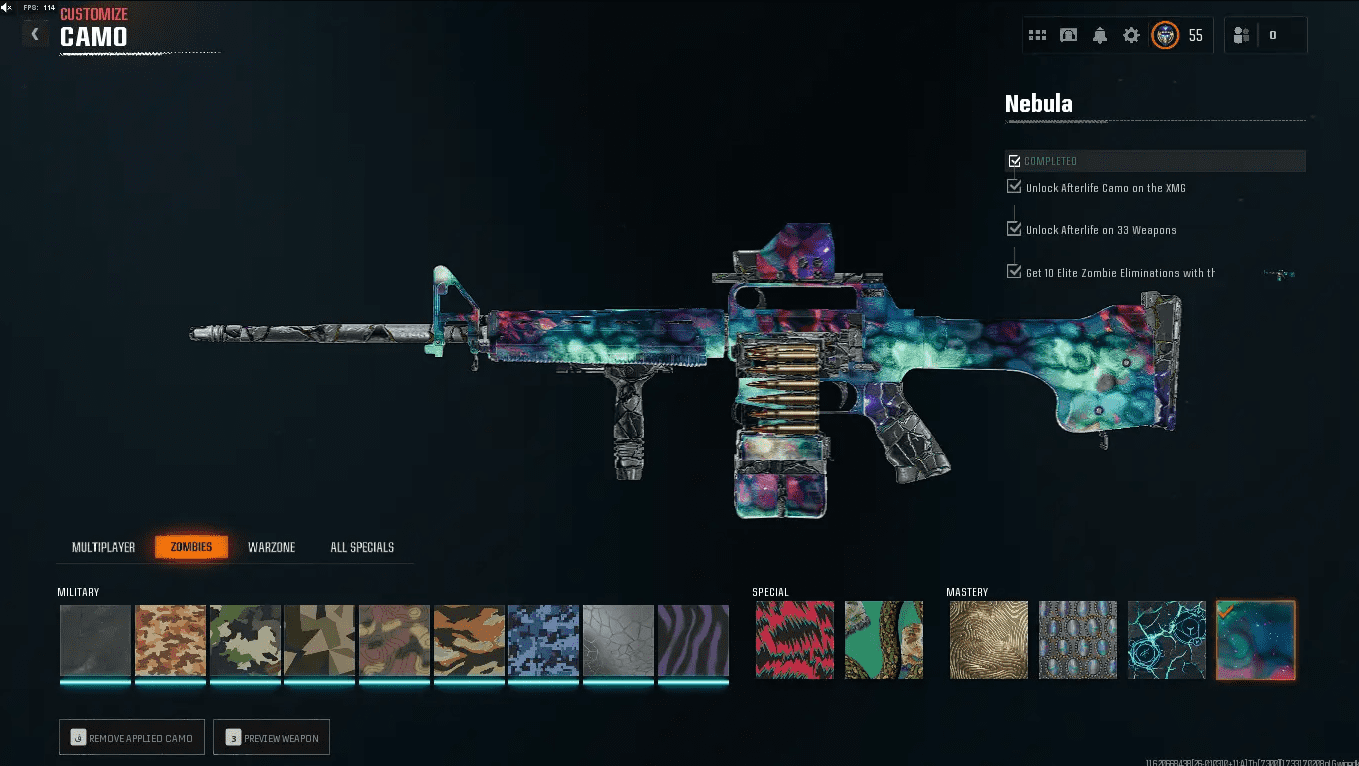The width and height of the screenshot is (1359, 766).
Task: Select the green woodland military camo
Action: (x=245, y=640)
